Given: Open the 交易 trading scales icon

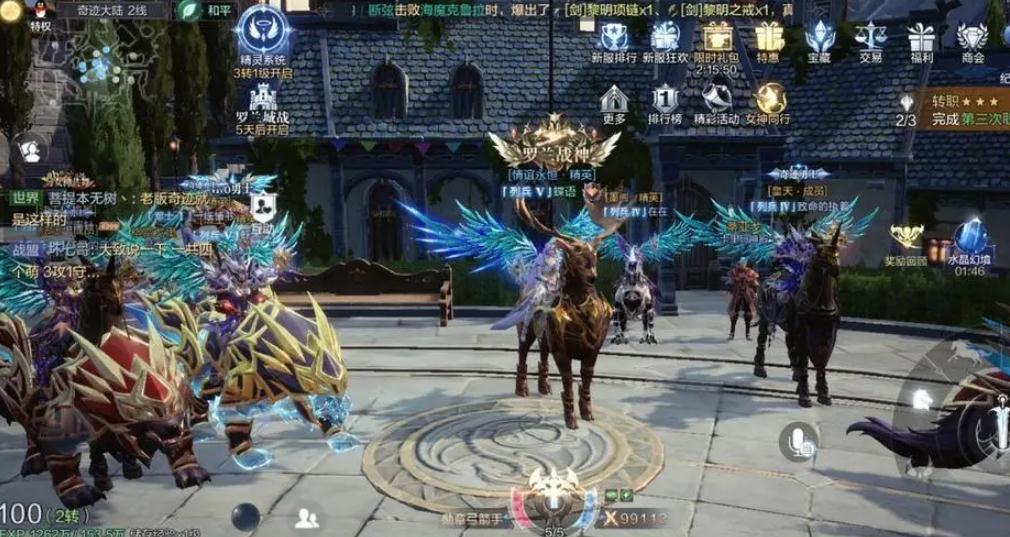Looking at the screenshot, I should (870, 38).
